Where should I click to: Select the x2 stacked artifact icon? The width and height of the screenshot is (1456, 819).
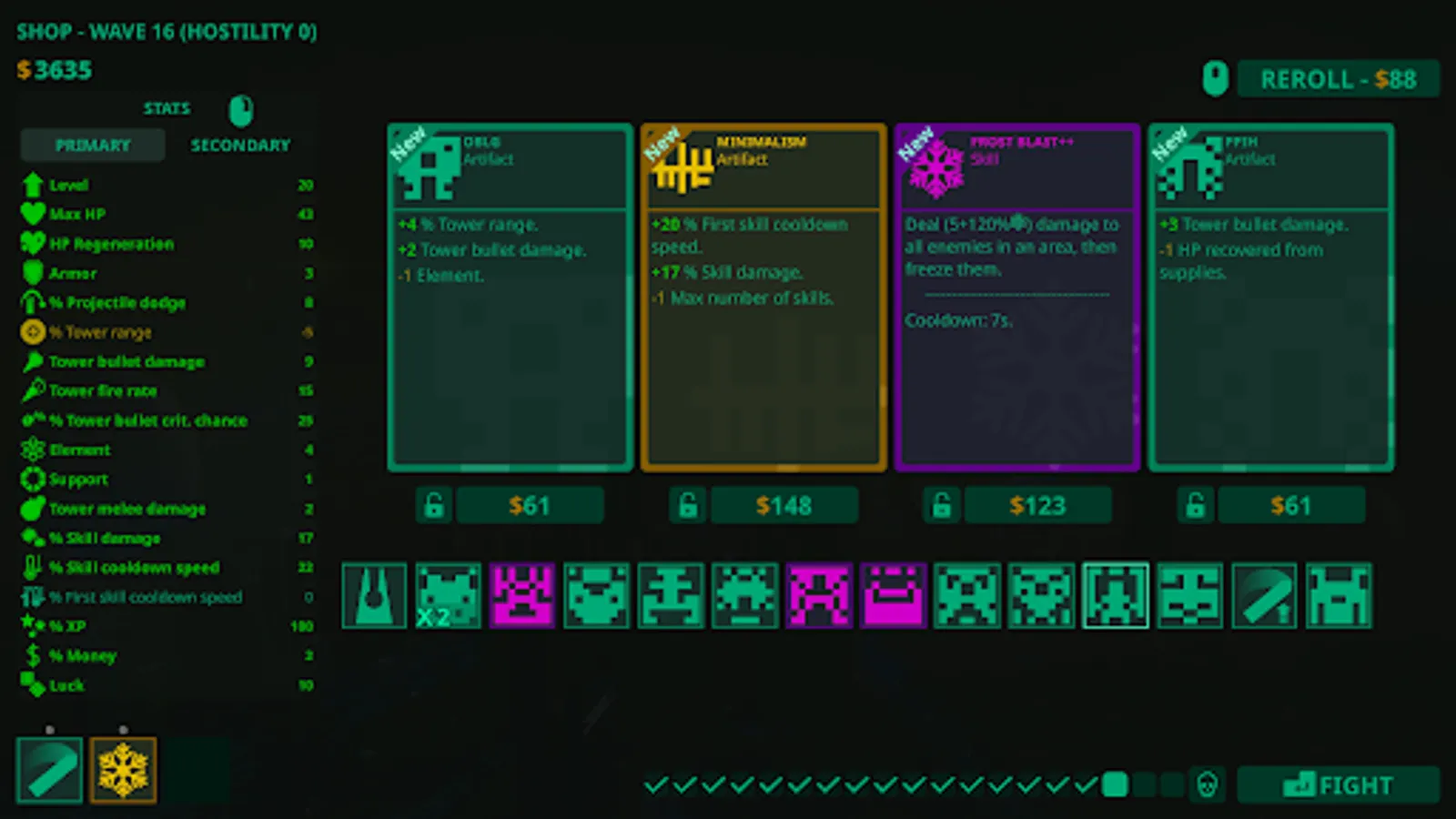[x=449, y=596]
